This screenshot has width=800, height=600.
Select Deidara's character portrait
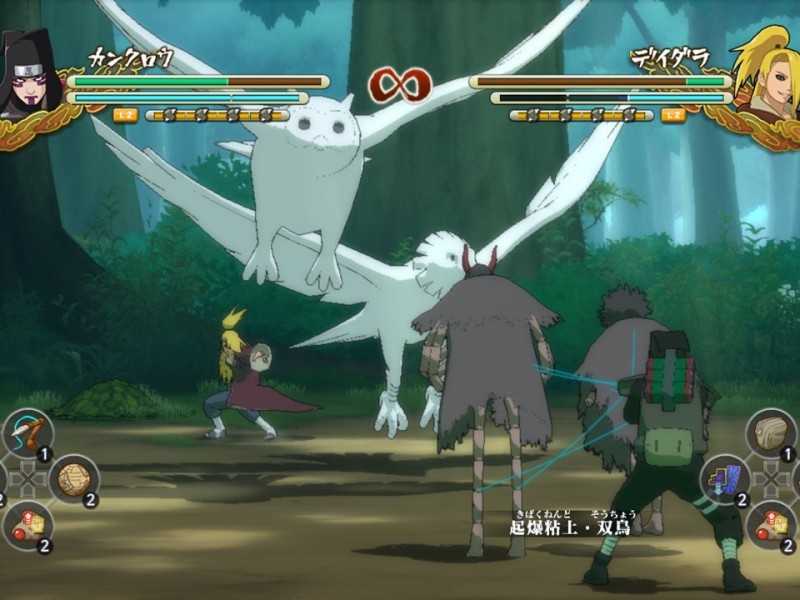click(766, 75)
